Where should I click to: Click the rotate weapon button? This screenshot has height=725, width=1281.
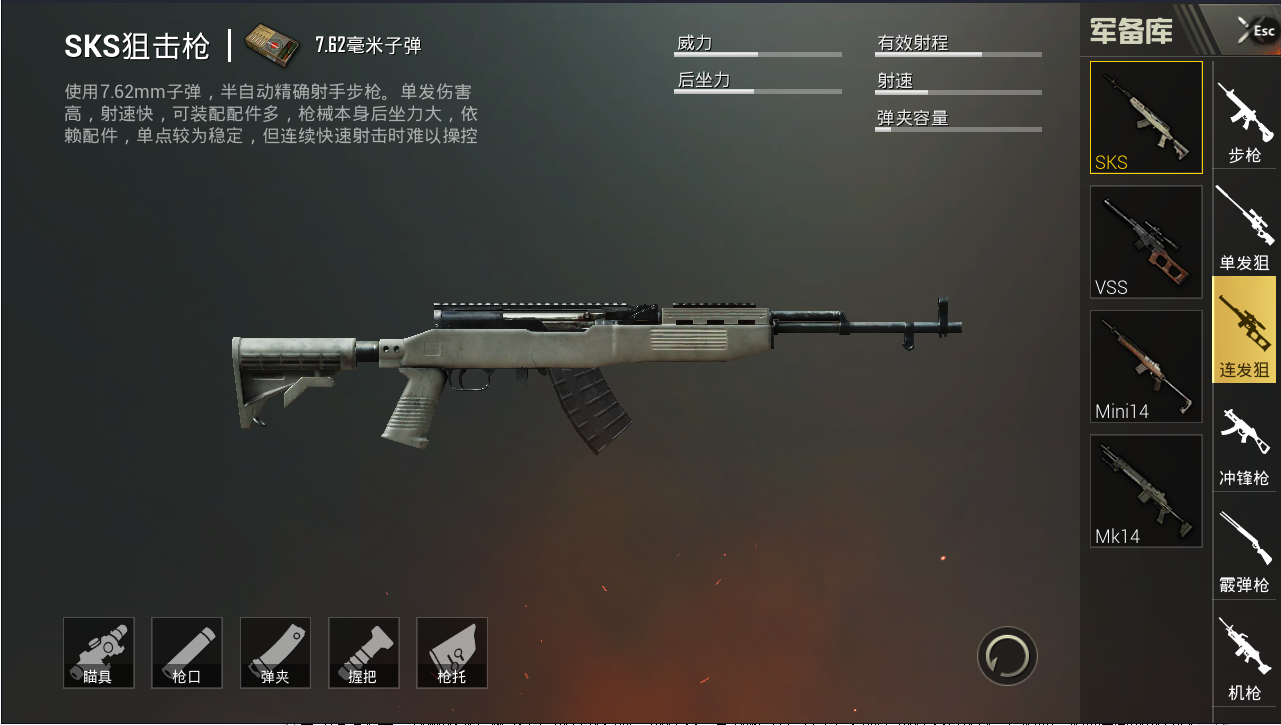(x=1007, y=656)
